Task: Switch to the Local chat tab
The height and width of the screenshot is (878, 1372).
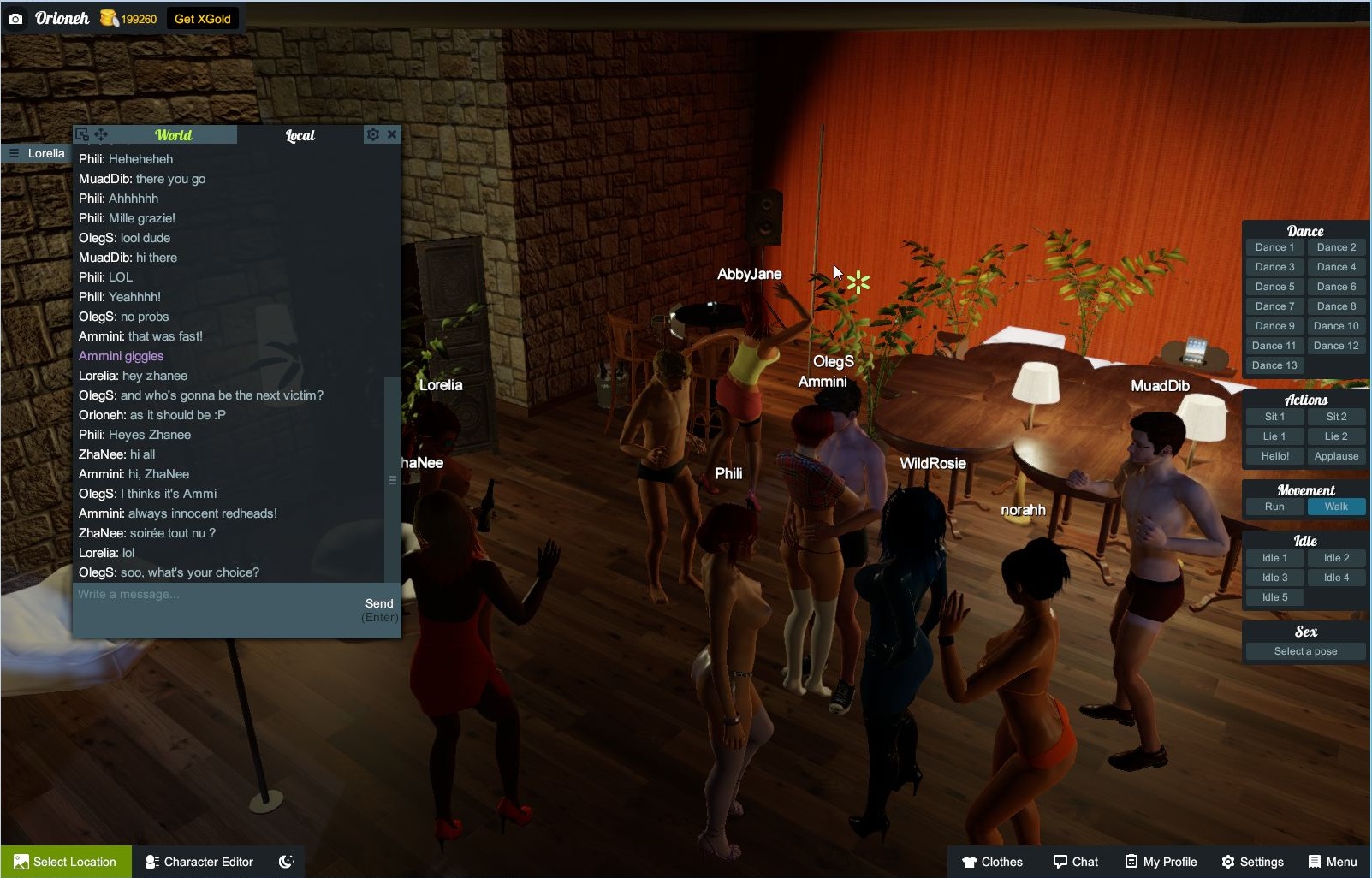Action: pos(300,135)
